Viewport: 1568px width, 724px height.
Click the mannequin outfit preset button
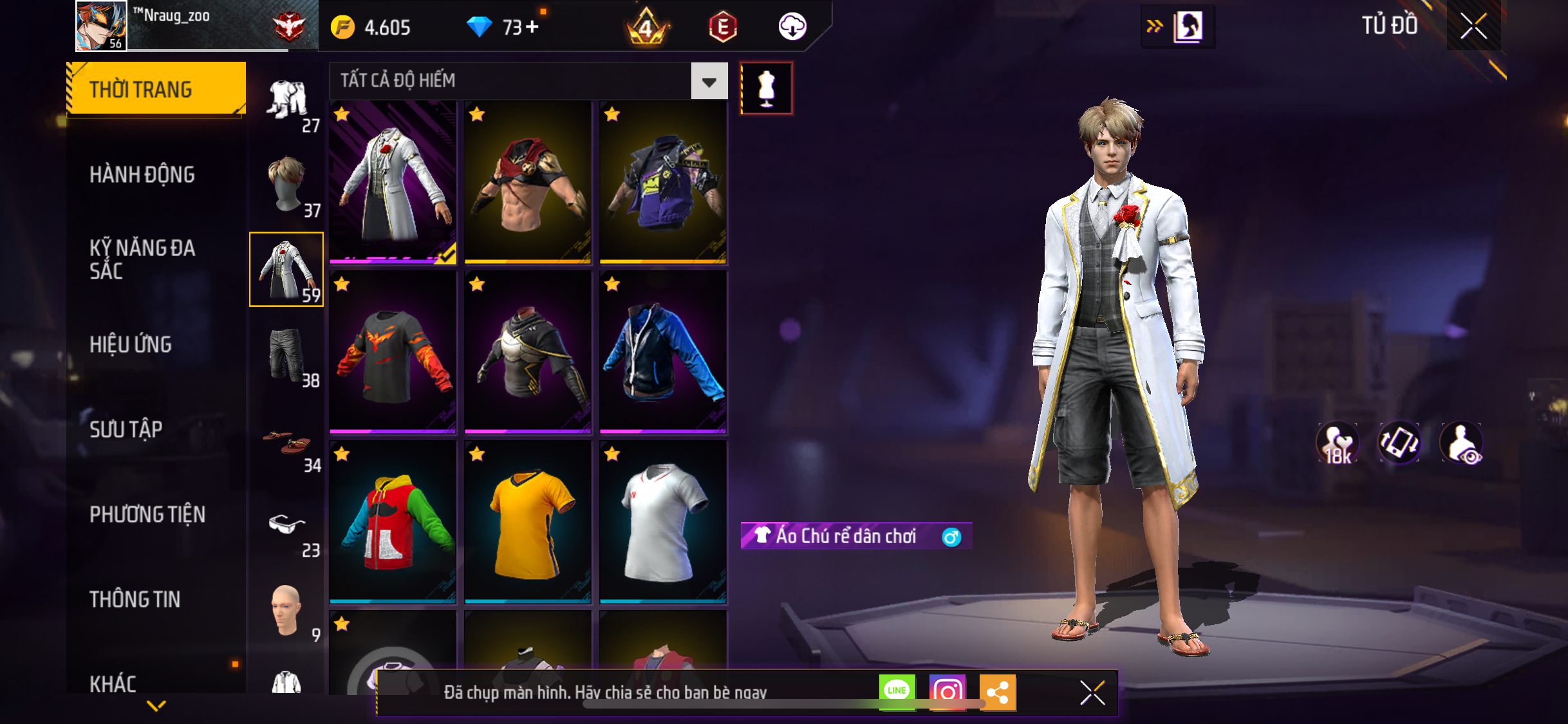766,88
